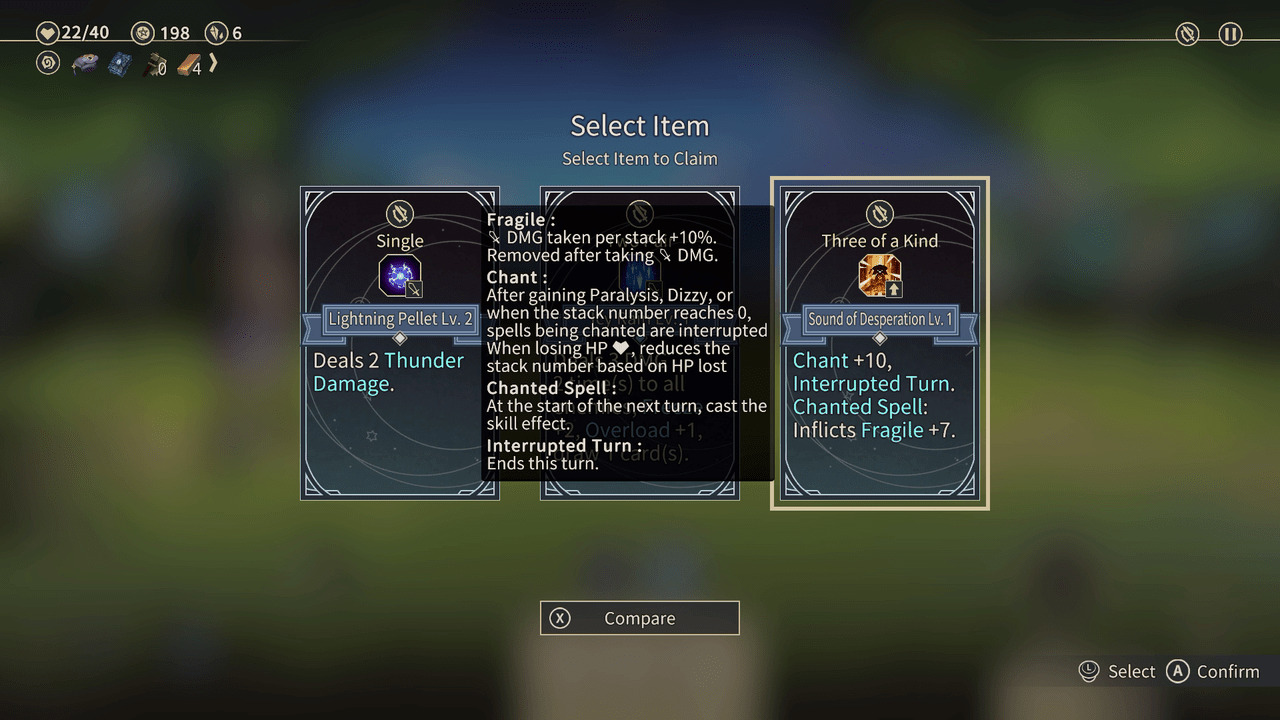Select the Lightning Pellet Lv. 2 name banner
The image size is (1280, 720).
pyautogui.click(x=399, y=319)
